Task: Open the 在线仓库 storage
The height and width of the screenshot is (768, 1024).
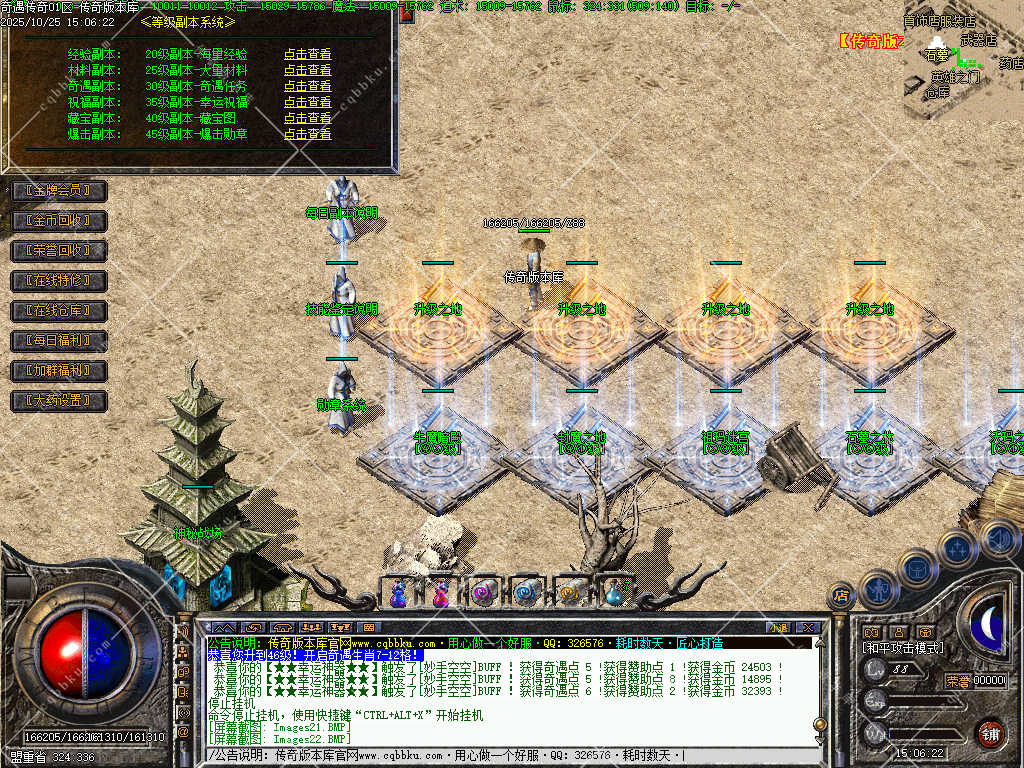Action: (x=58, y=311)
